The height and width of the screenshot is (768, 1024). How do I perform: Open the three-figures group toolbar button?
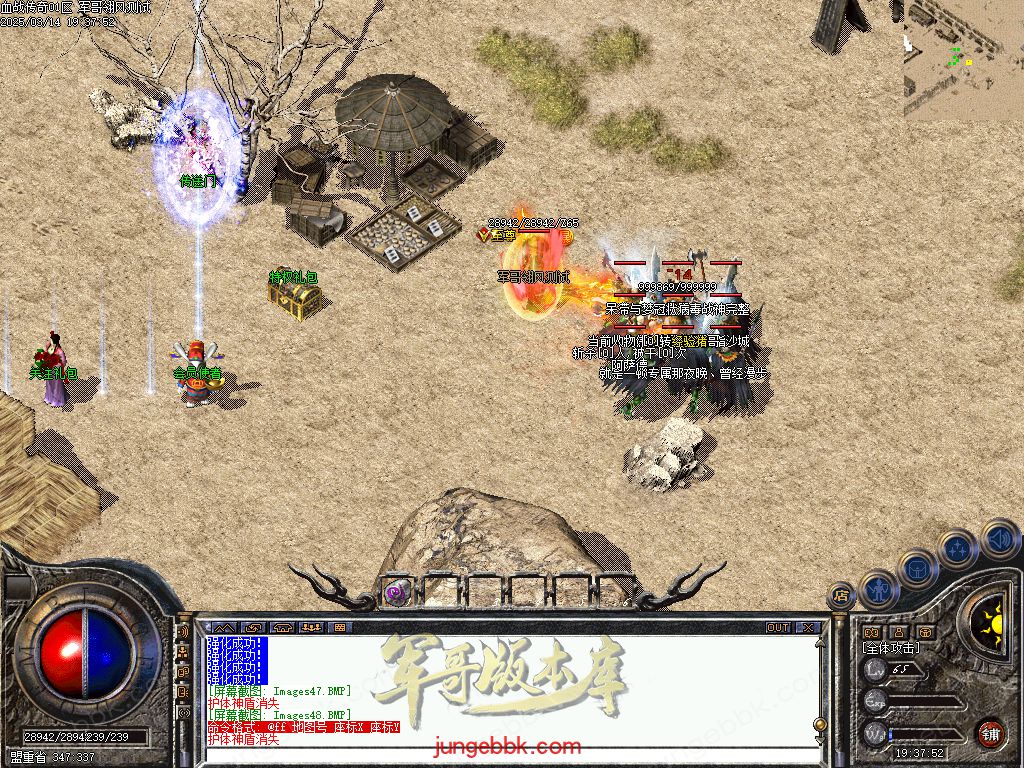(312, 628)
